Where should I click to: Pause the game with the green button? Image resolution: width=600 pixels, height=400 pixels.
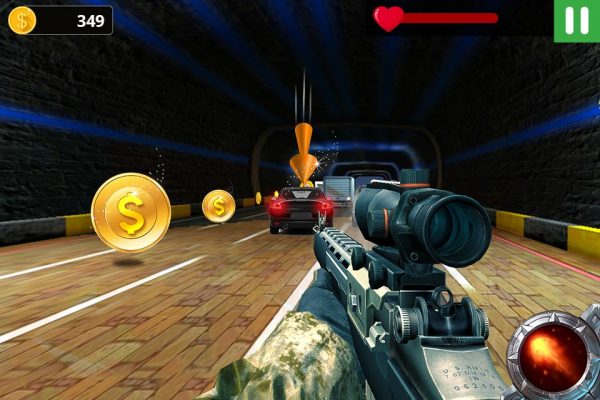pos(577,20)
